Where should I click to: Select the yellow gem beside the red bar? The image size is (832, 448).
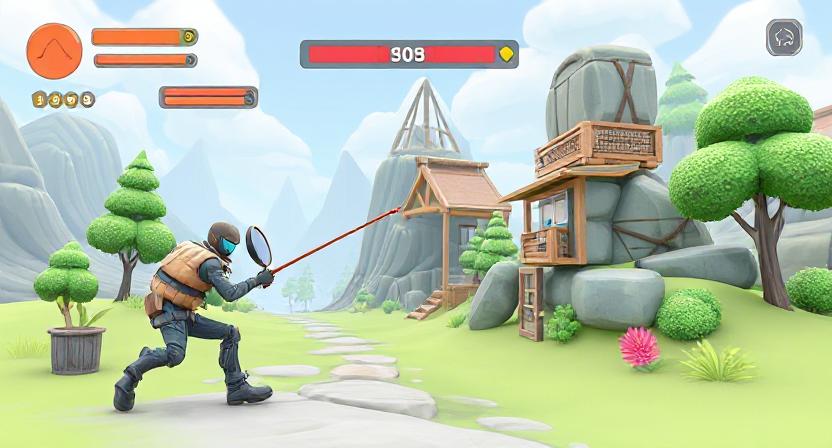pos(507,54)
